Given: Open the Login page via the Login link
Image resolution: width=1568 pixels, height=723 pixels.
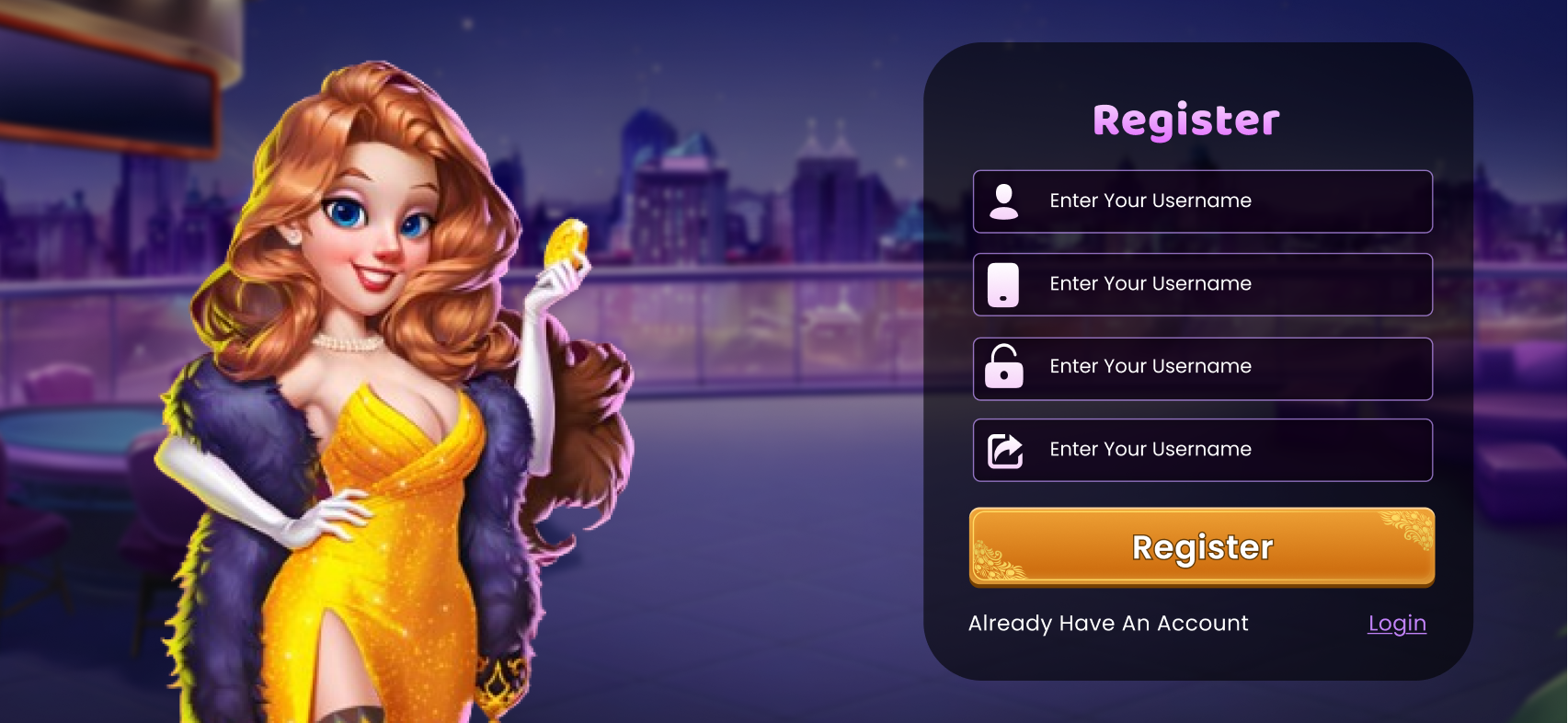Looking at the screenshot, I should 1396,624.
